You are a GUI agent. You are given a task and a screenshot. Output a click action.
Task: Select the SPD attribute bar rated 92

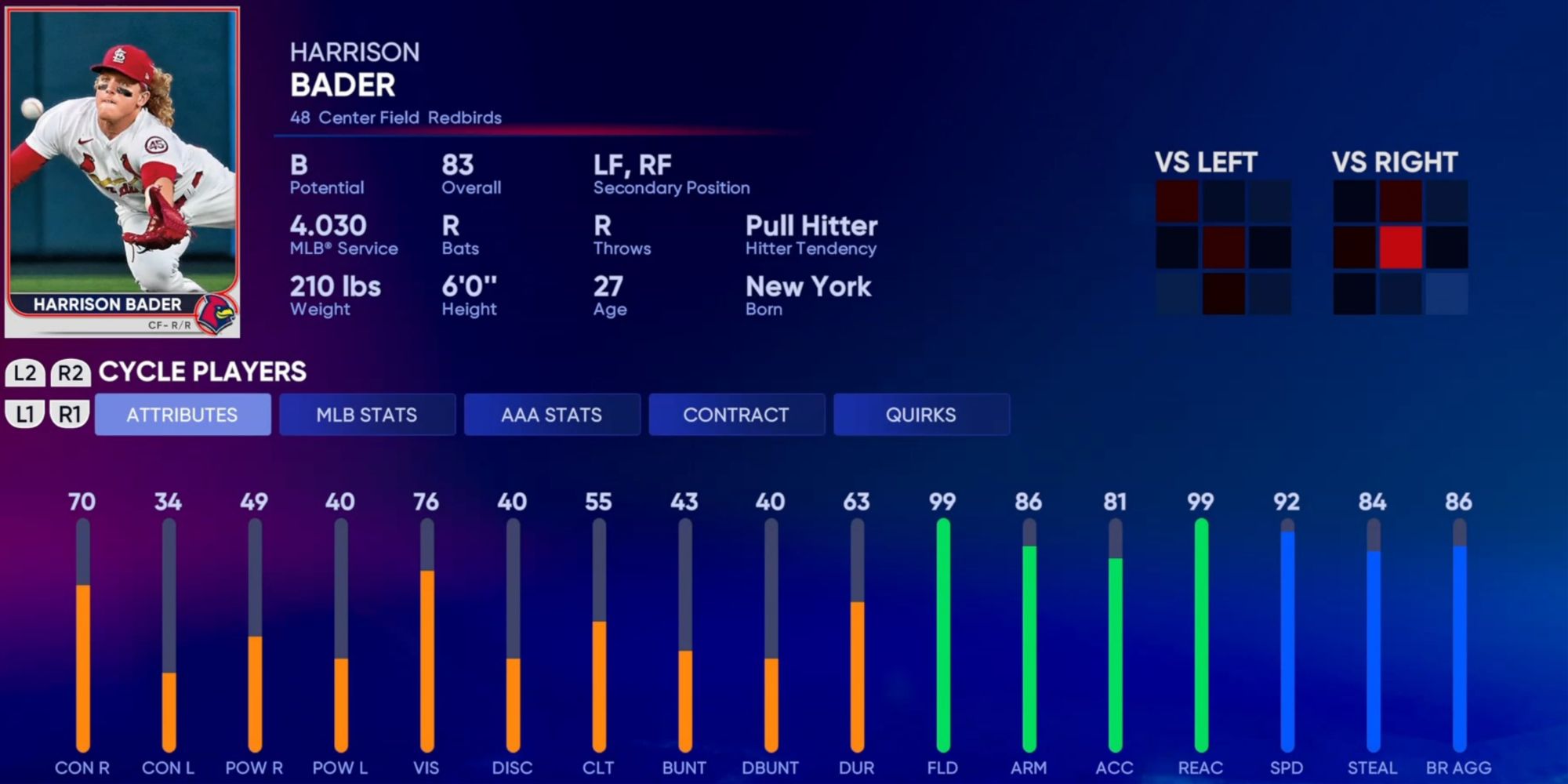(x=1288, y=635)
